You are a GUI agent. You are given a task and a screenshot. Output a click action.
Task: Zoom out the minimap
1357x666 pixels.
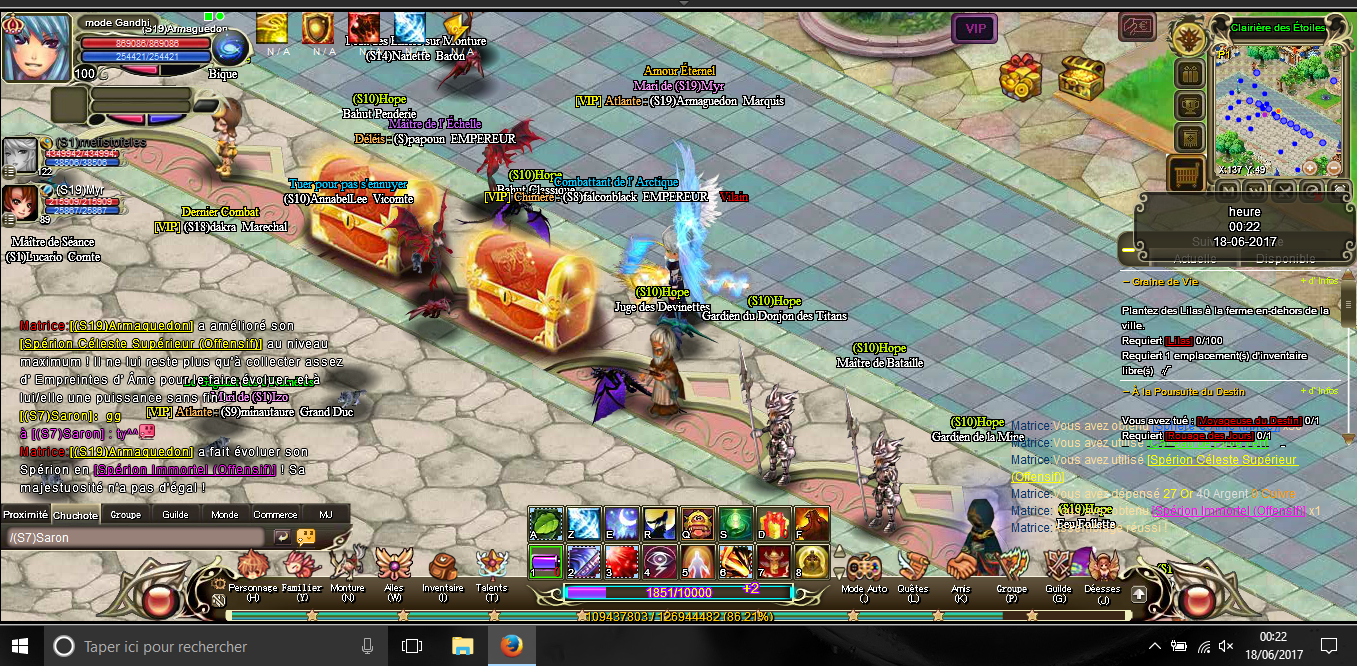[1333, 167]
